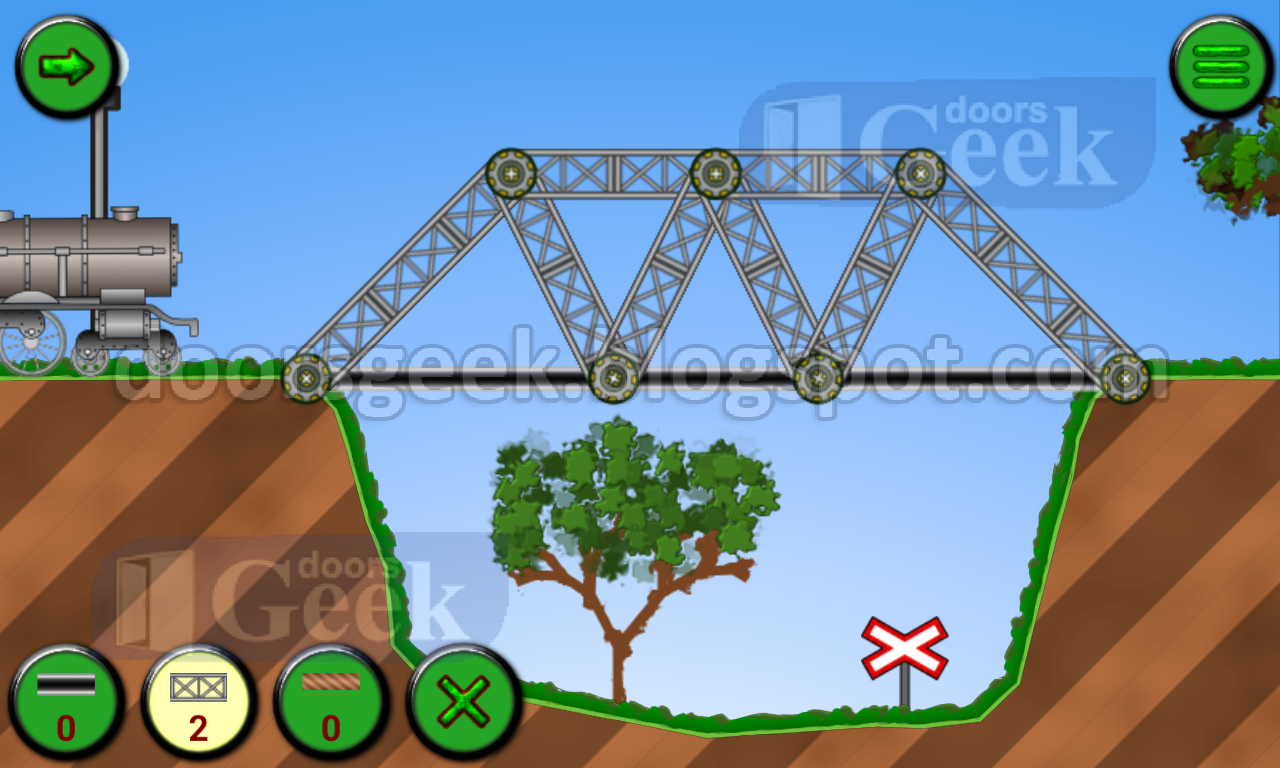Select the top-left truss pivot joint
Screen dimensions: 1280x768
(511, 174)
